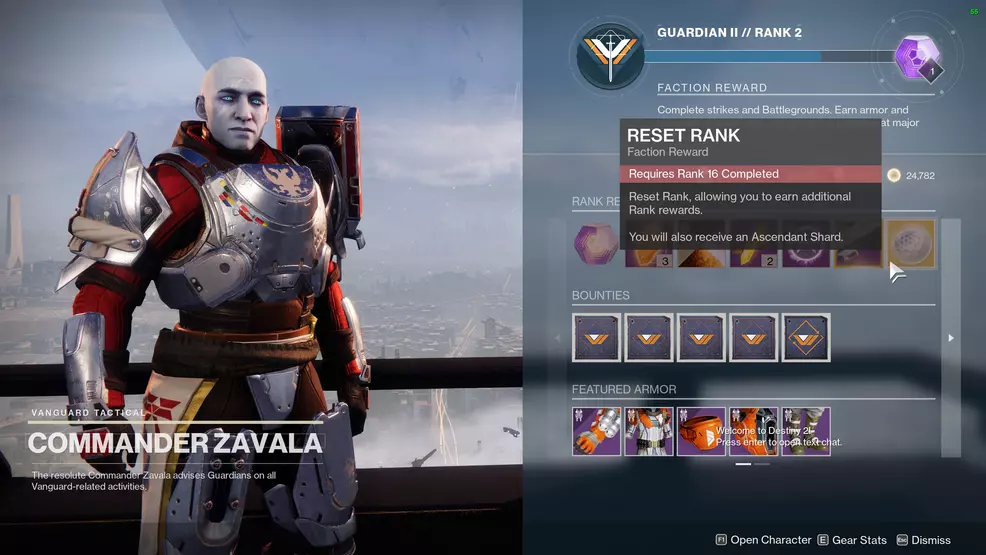The image size is (986, 555).
Task: Show next vendor page with right arrow
Action: tap(950, 338)
